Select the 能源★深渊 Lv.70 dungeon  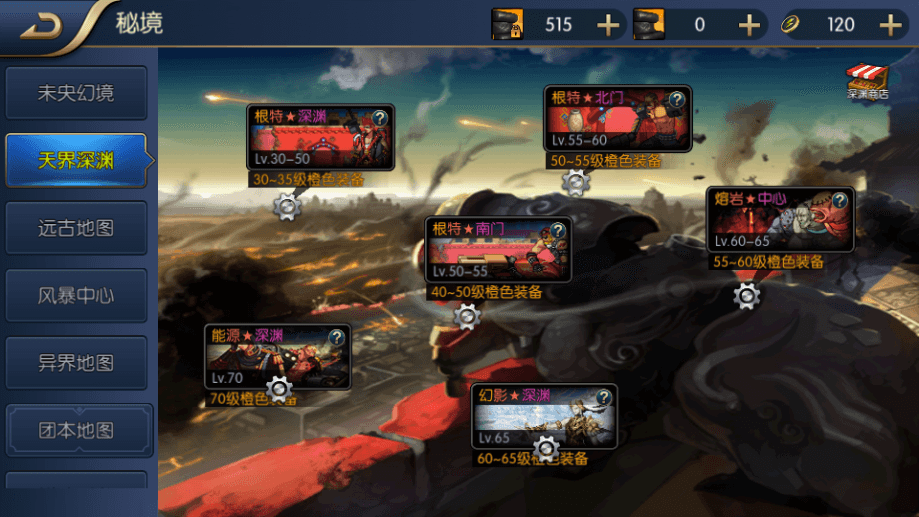point(277,357)
